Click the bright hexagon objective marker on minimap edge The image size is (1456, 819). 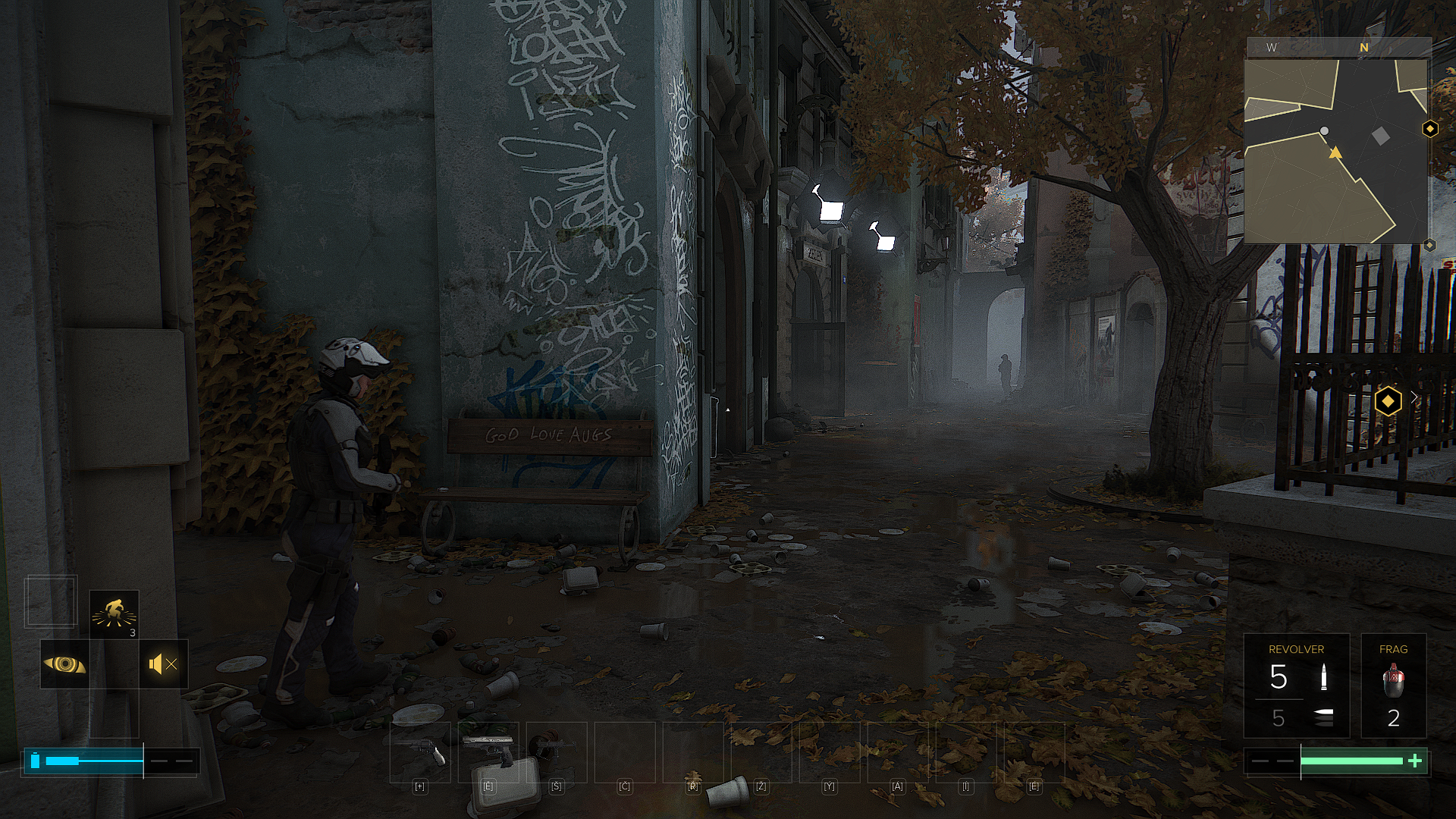coord(1430,129)
